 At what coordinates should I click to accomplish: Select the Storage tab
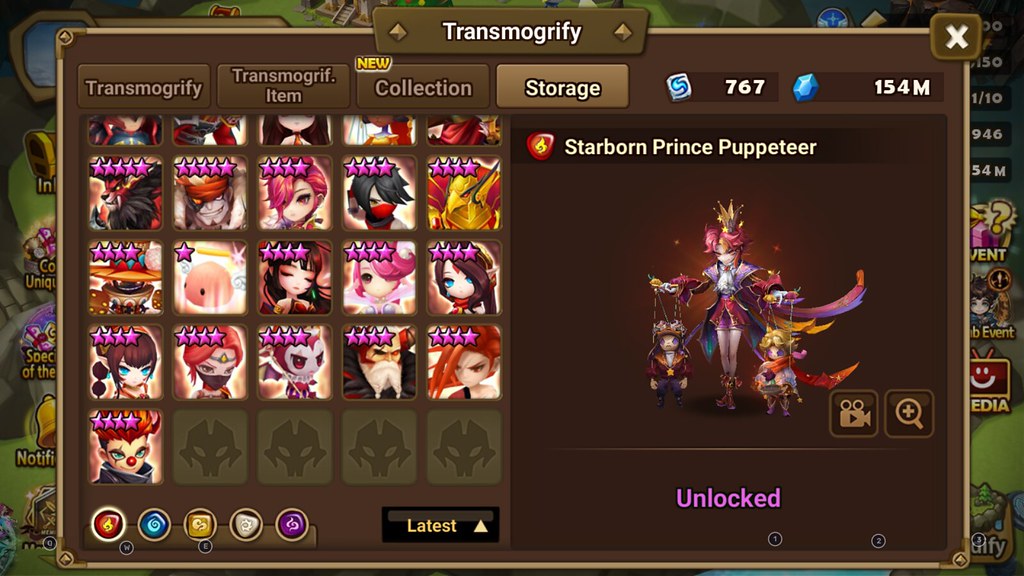(x=562, y=87)
